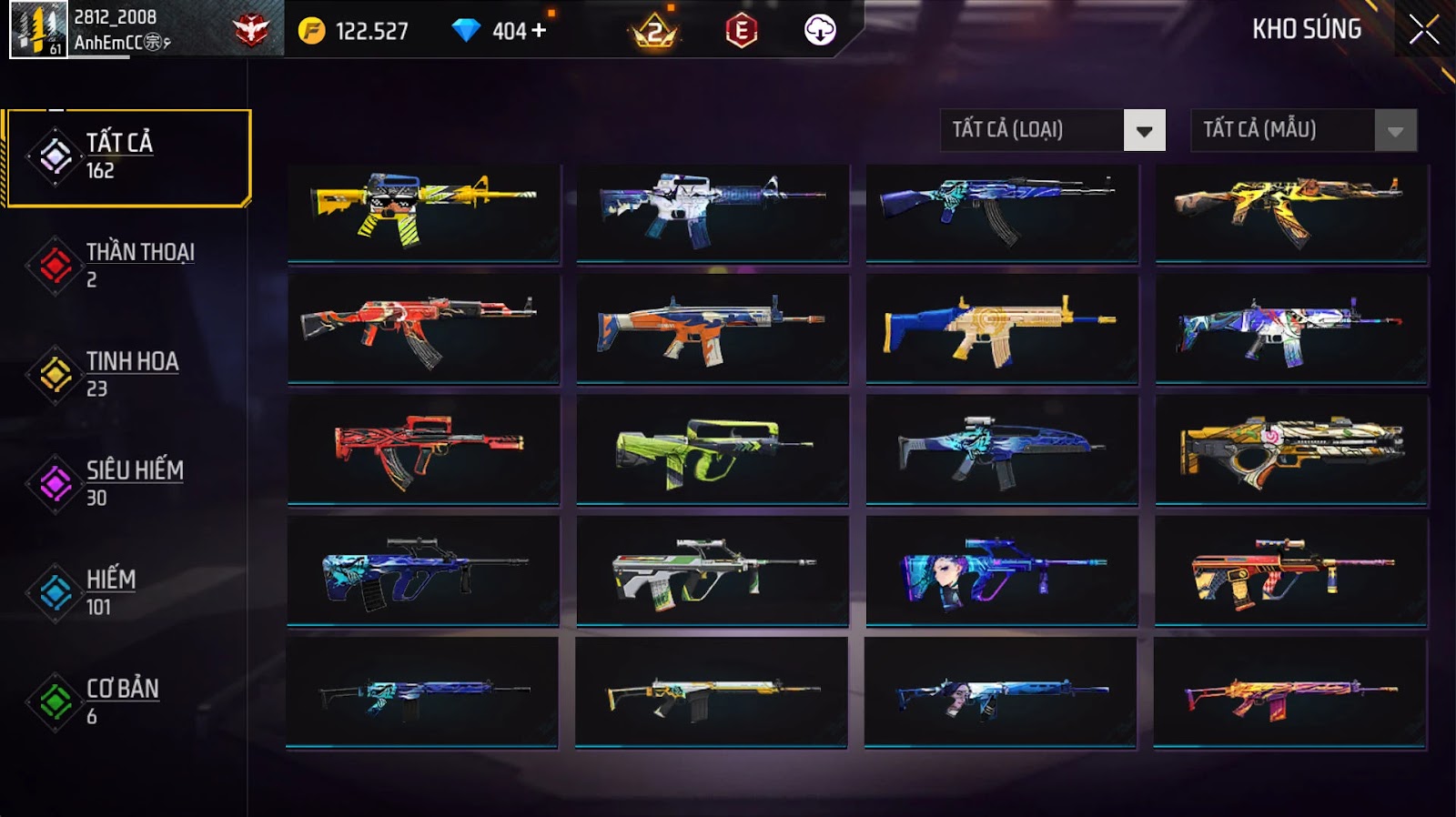The height and width of the screenshot is (817, 1456).
Task: Select the red Groza skin
Action: [424, 449]
